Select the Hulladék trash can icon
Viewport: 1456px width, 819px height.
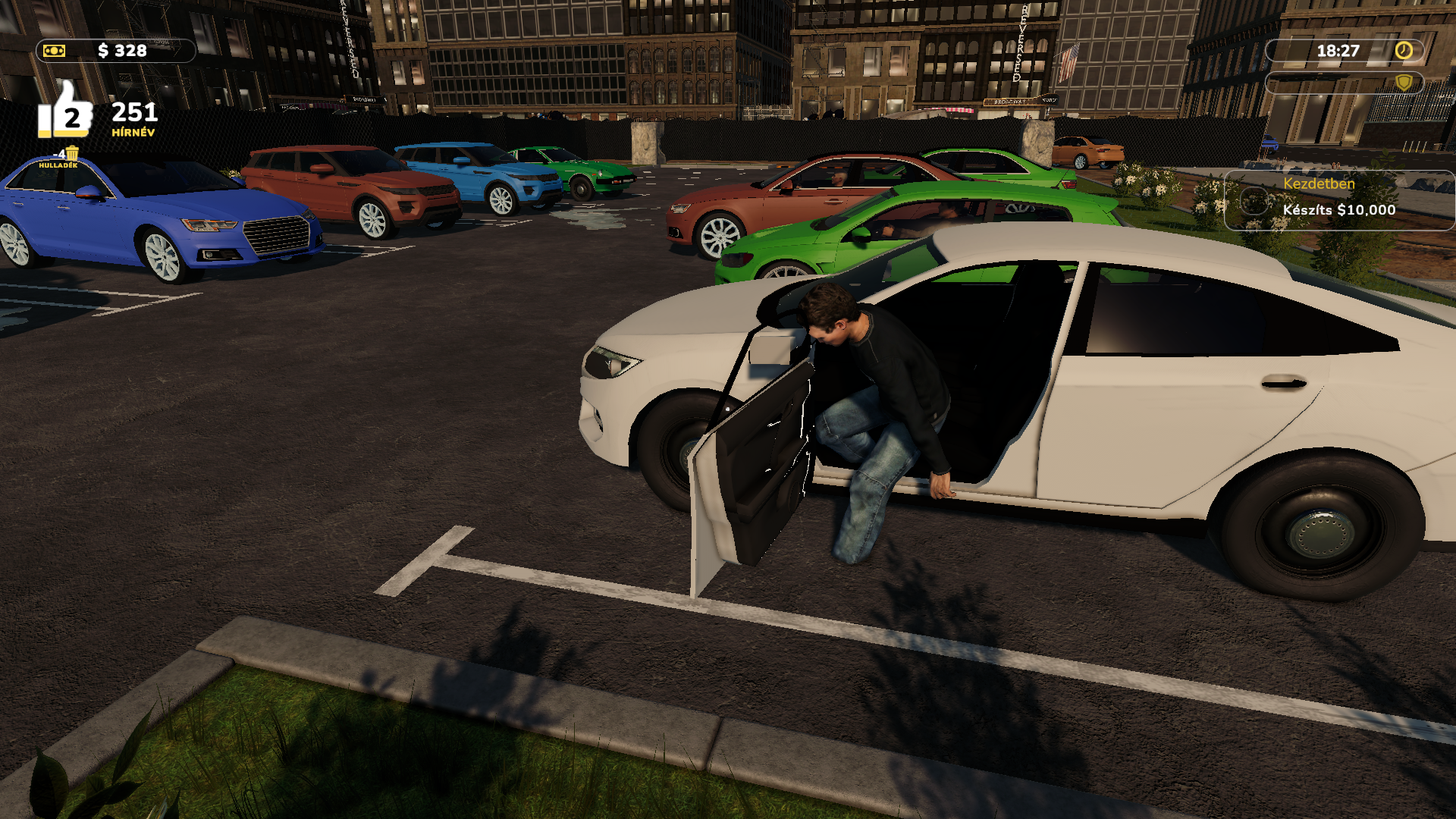[72, 154]
